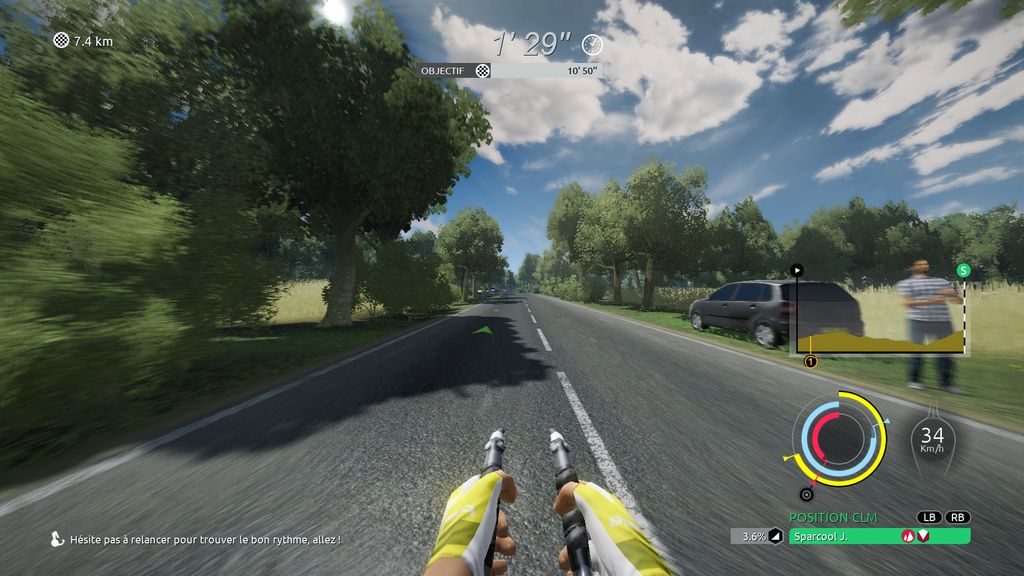The width and height of the screenshot is (1024, 576).
Task: Click the stopwatch icon beside the timer
Action: click(593, 44)
